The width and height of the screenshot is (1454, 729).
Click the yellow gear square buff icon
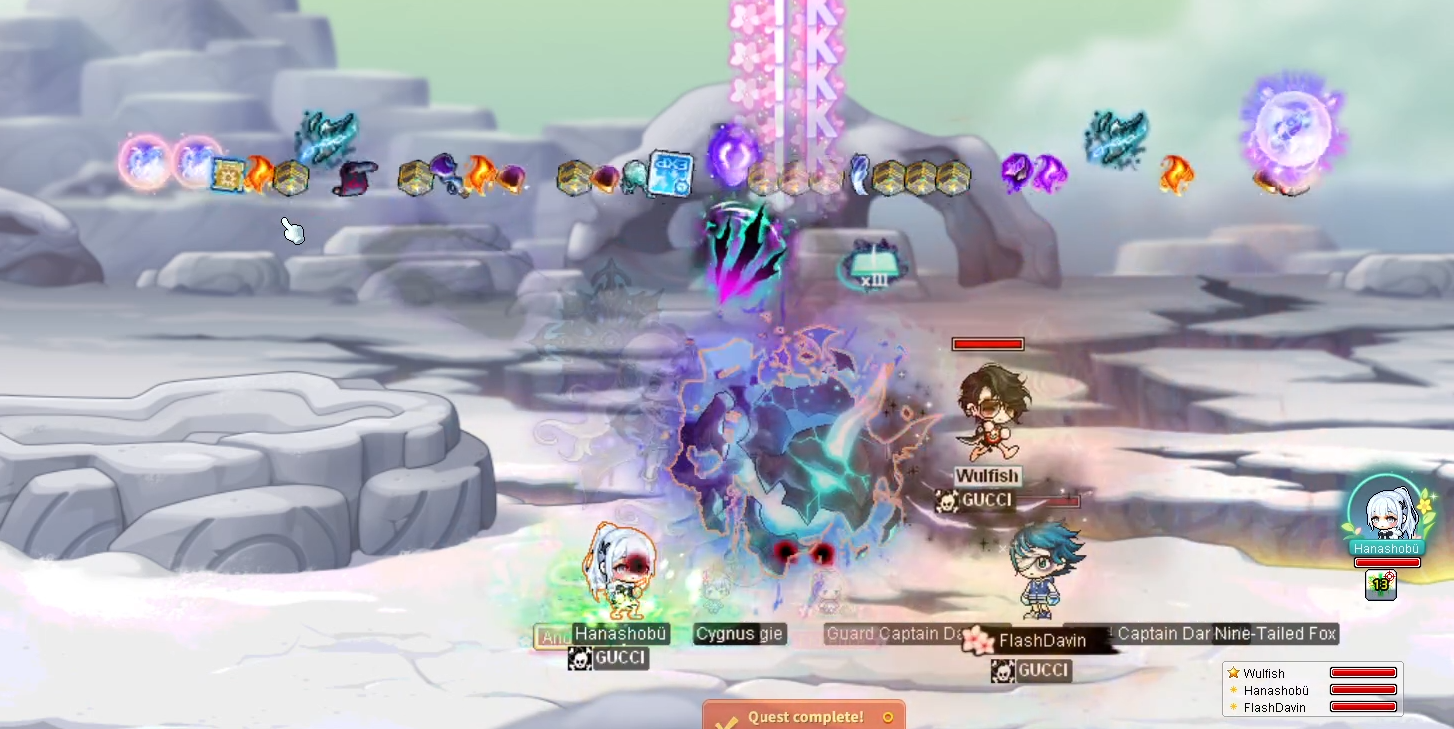pyautogui.click(x=228, y=174)
